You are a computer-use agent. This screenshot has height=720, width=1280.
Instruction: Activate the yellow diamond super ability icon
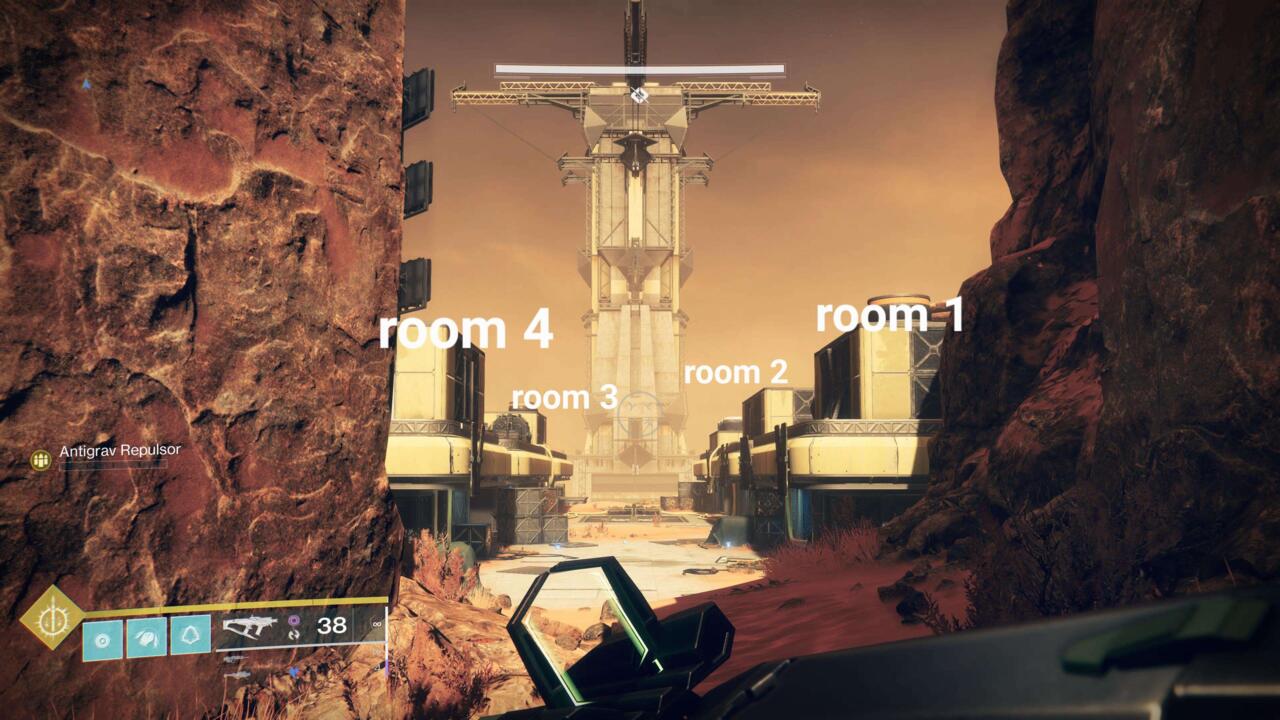click(51, 617)
